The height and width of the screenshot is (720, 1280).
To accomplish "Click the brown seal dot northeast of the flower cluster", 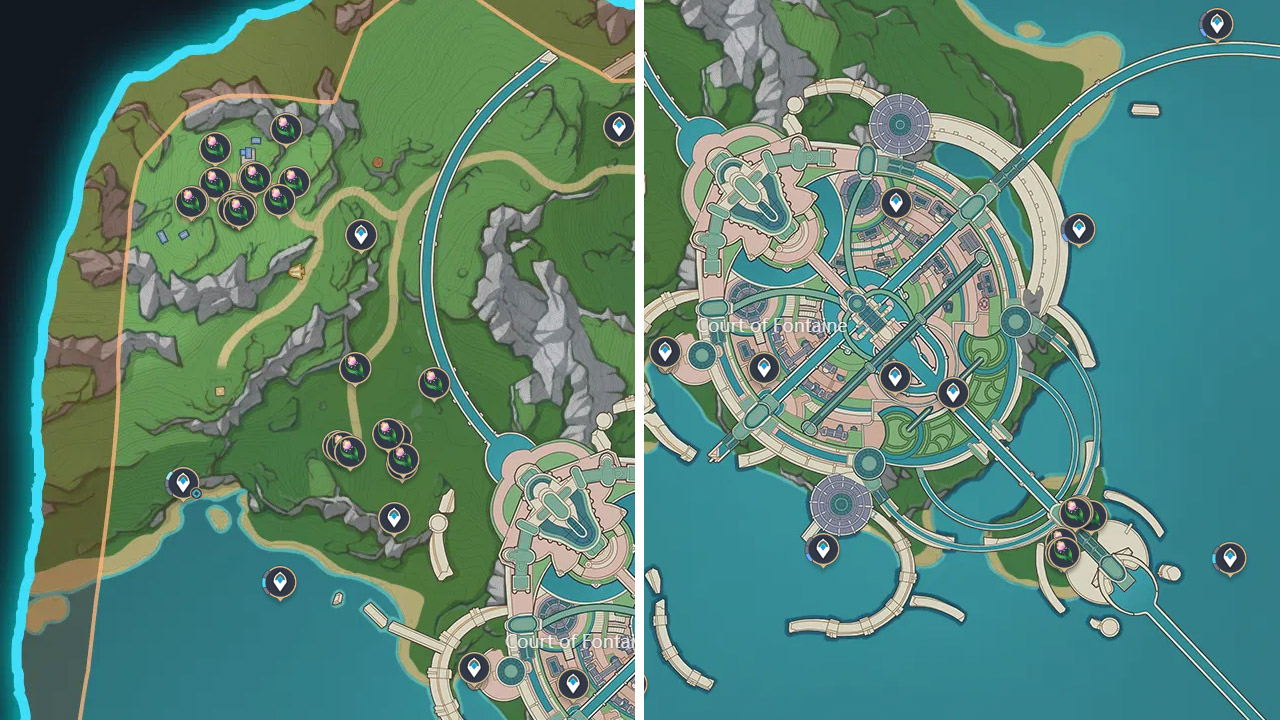I will [x=377, y=162].
